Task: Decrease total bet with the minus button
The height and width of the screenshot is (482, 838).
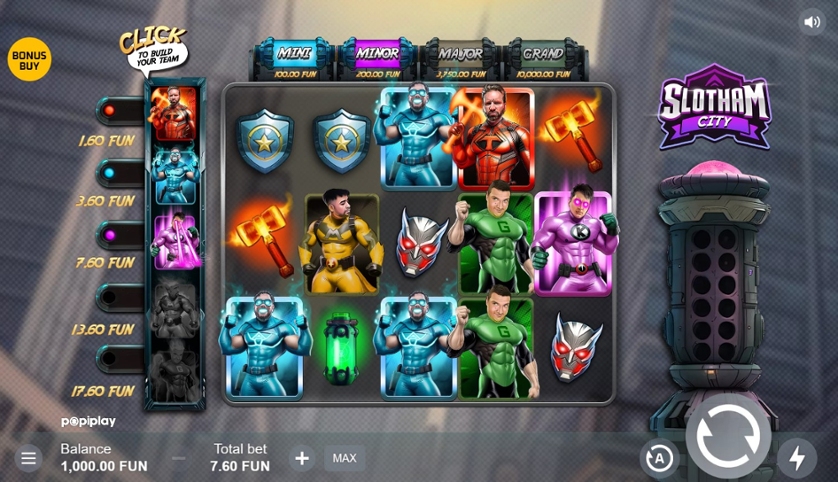Action: (179, 458)
